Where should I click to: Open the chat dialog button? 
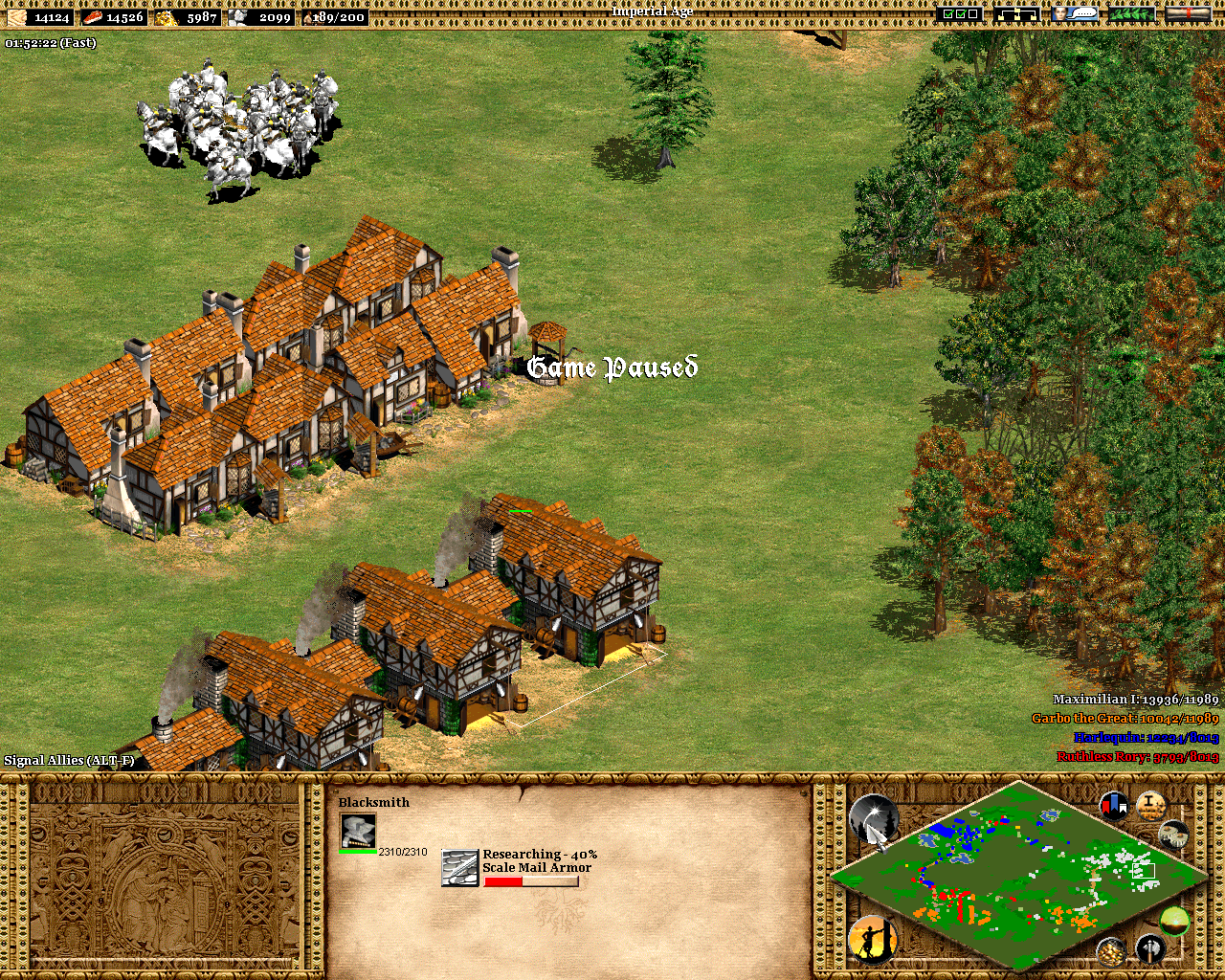(1075, 14)
